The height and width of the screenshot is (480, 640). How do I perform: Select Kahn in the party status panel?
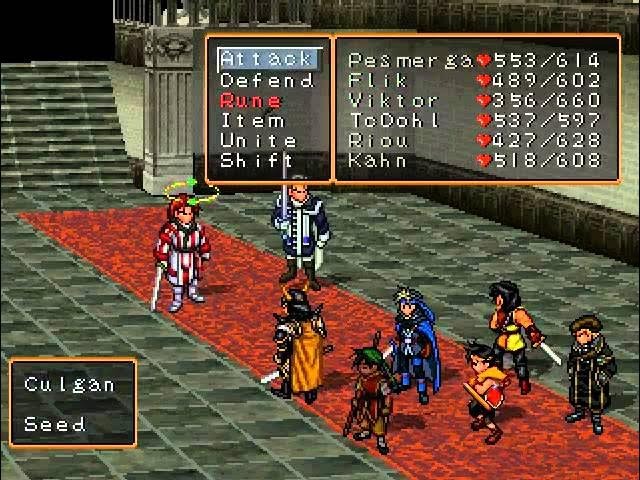click(475, 160)
